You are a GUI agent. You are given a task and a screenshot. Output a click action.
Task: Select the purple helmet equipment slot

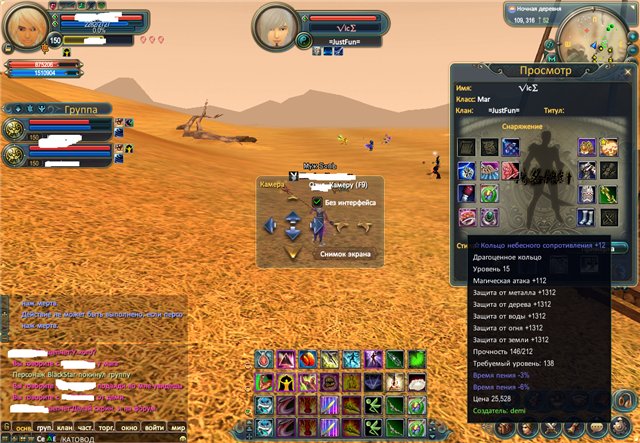pos(587,147)
